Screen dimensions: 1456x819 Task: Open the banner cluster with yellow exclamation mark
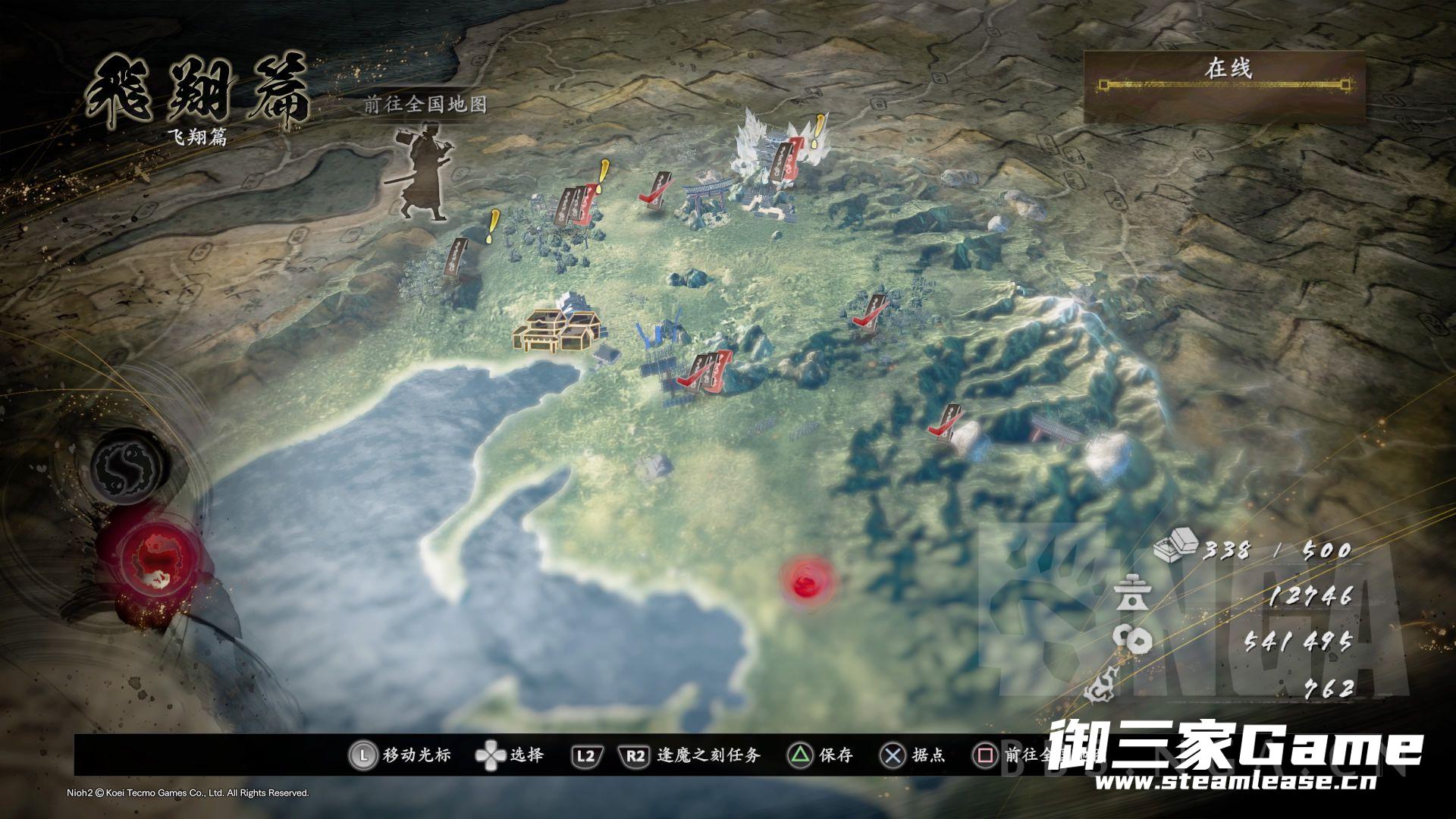[578, 205]
